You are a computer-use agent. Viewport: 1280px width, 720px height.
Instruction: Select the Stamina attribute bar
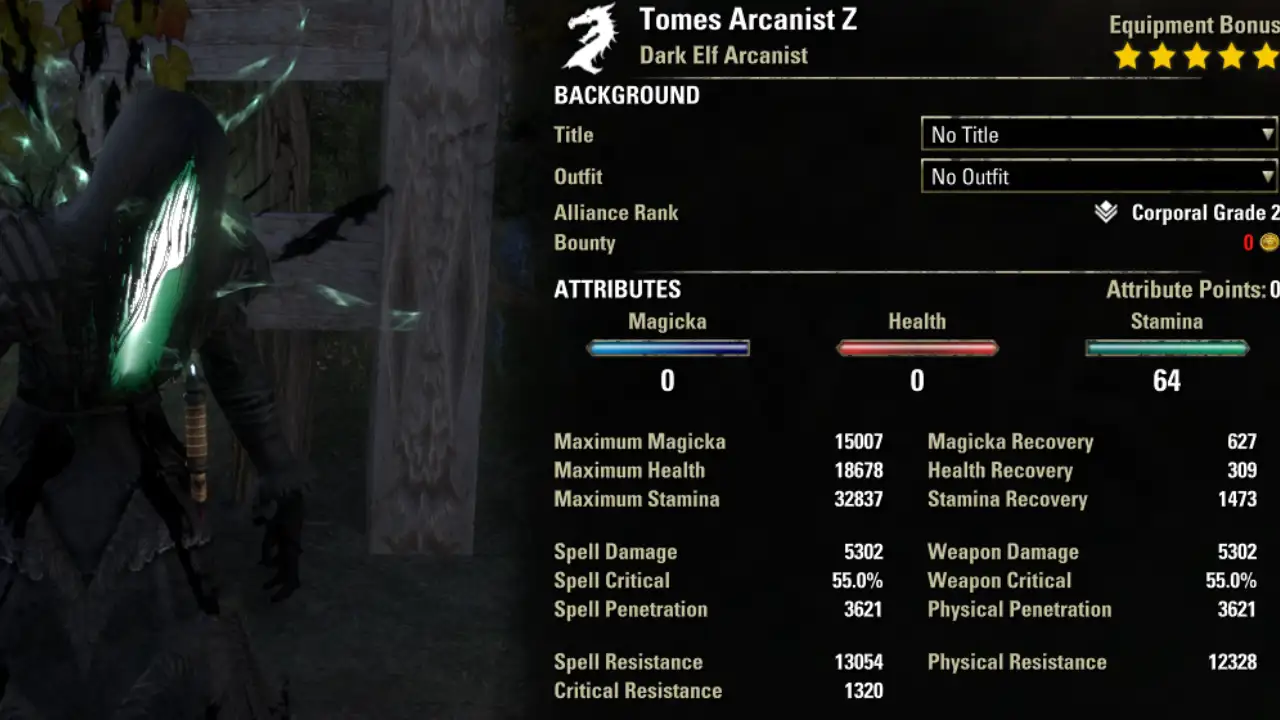tap(1167, 348)
